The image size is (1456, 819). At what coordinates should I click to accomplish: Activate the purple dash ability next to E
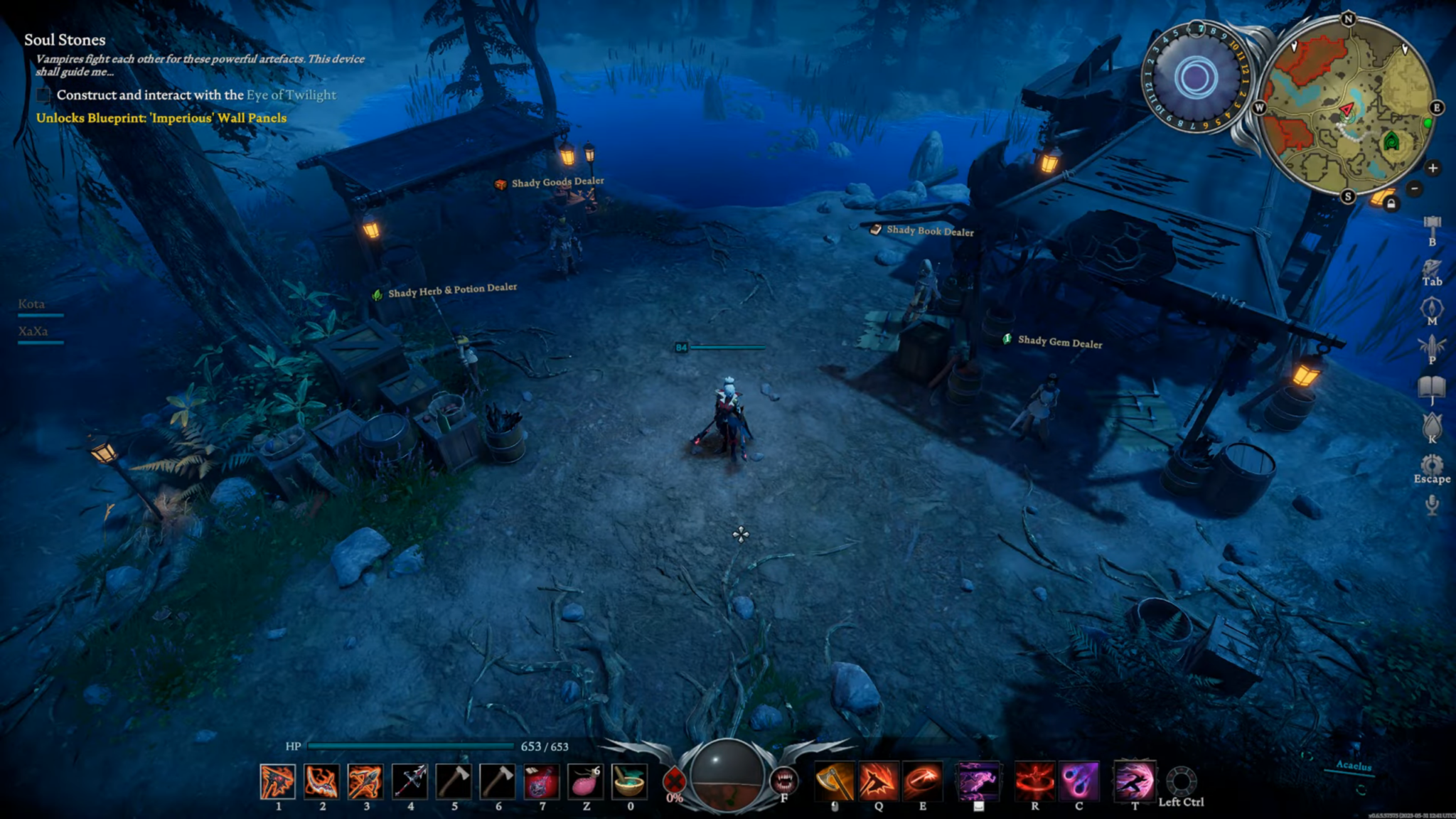pyautogui.click(x=979, y=781)
